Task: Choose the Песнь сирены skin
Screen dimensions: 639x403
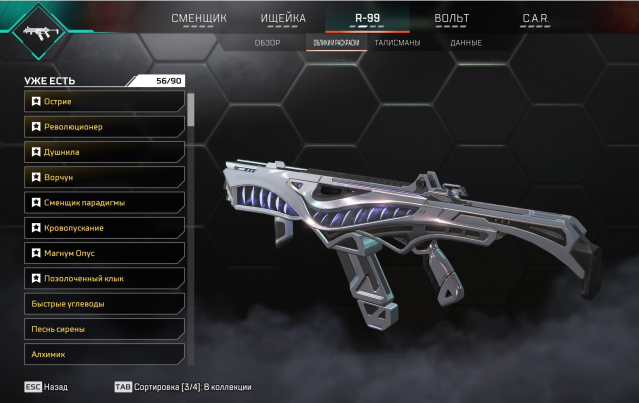Action: [x=105, y=328]
